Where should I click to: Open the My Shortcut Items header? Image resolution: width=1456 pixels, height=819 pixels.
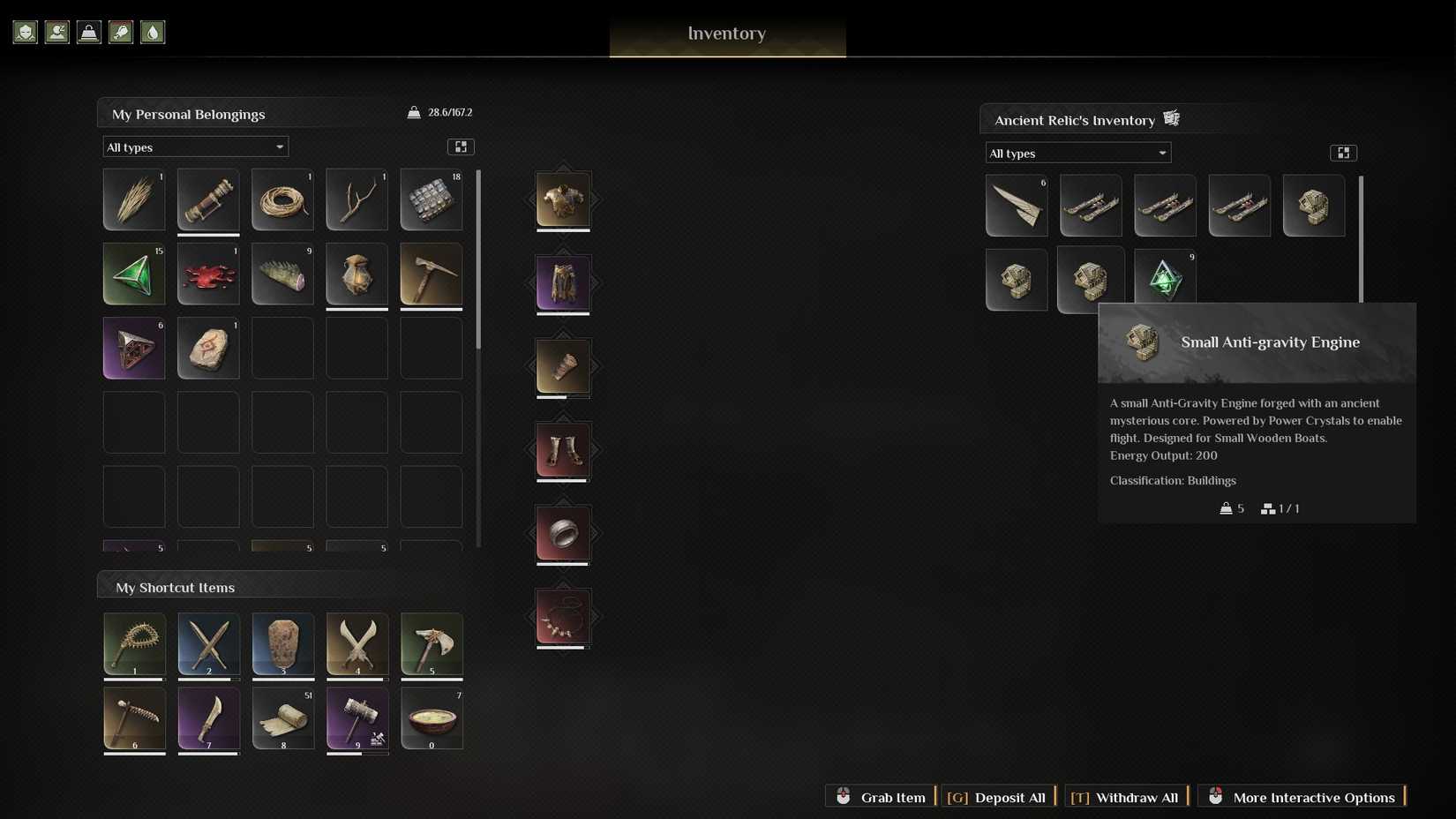pos(174,587)
